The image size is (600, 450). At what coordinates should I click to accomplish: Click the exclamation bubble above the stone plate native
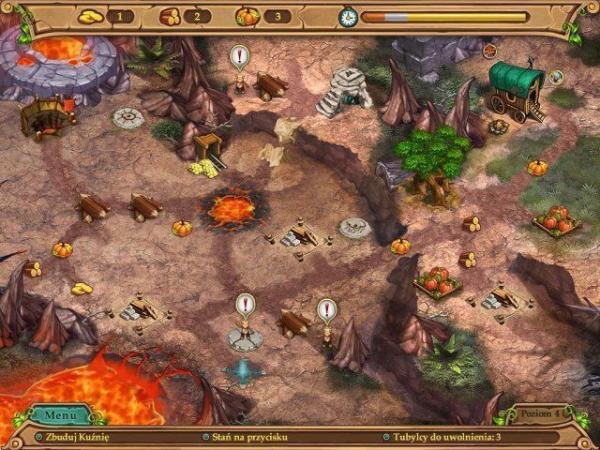pyautogui.click(x=245, y=303)
